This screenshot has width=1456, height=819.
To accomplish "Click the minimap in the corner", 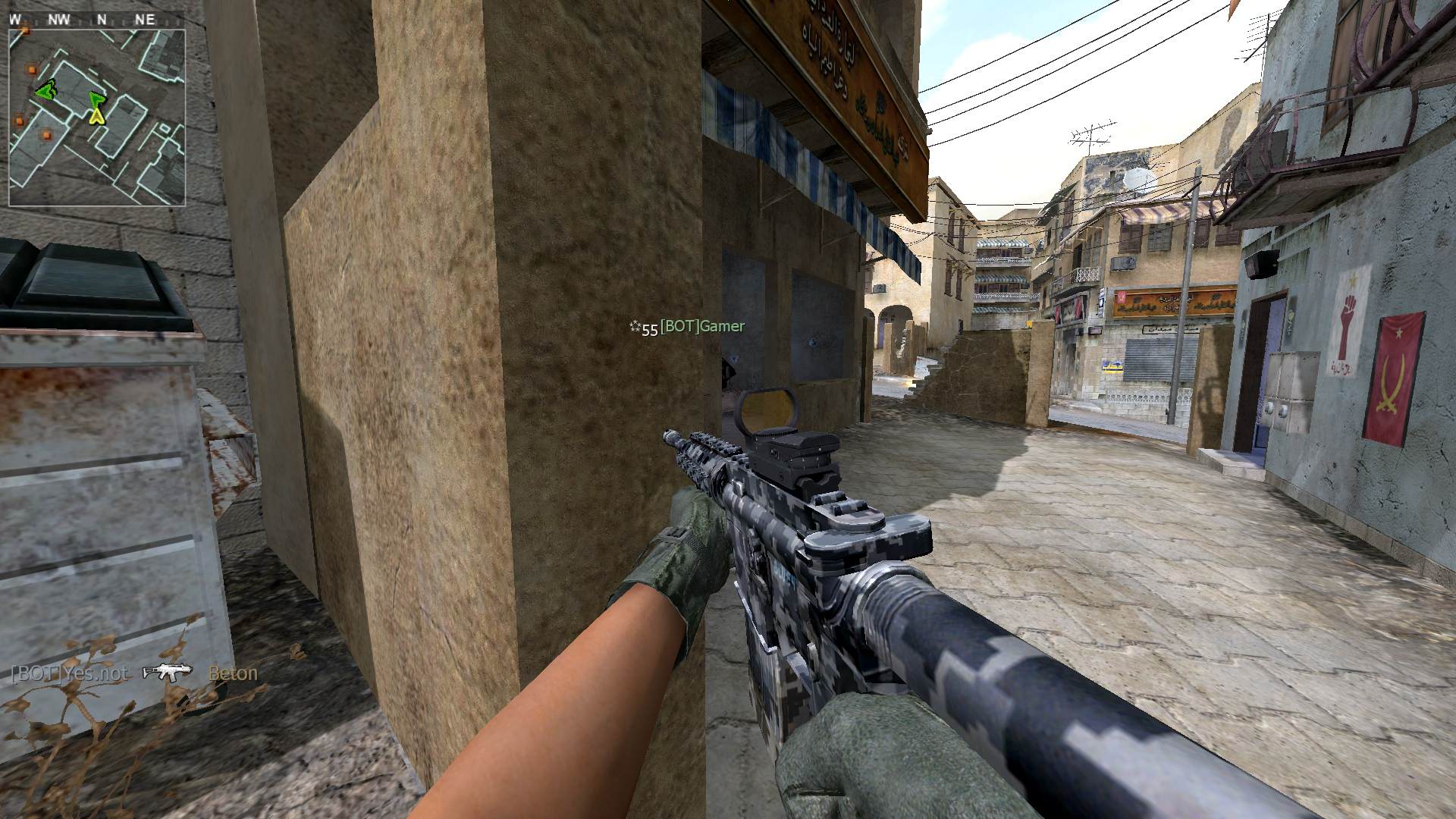I will click(97, 118).
